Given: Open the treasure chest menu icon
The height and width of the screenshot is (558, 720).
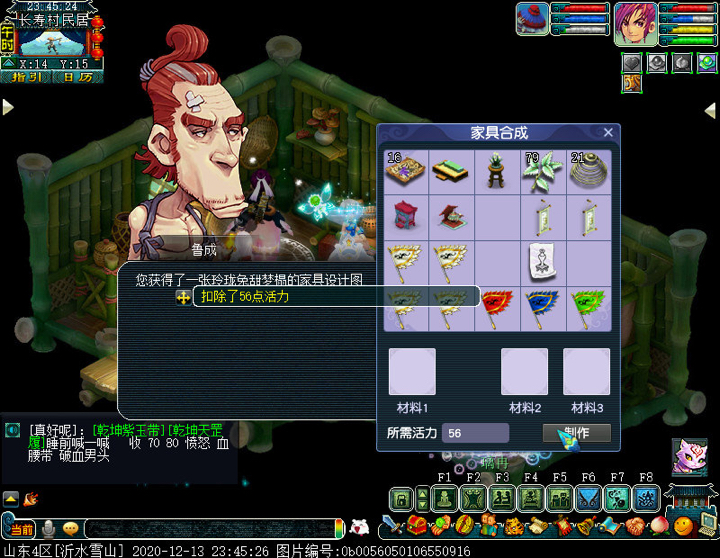Looking at the screenshot, I should pos(417,525).
